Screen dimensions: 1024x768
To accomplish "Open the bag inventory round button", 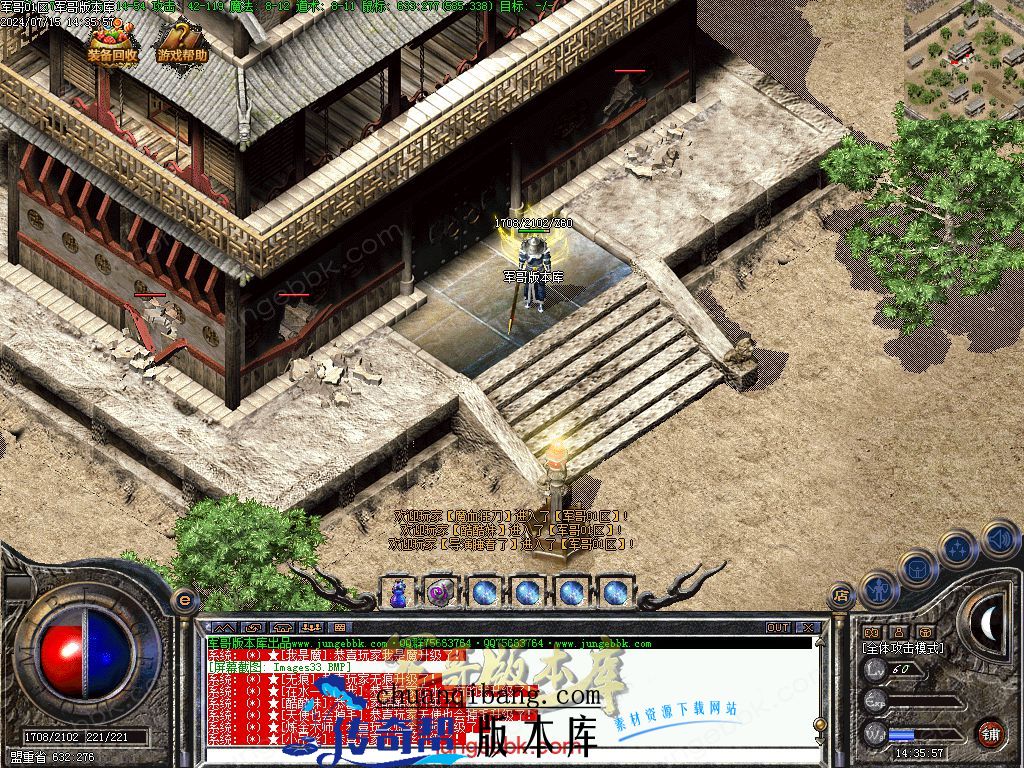I will pos(917,568).
